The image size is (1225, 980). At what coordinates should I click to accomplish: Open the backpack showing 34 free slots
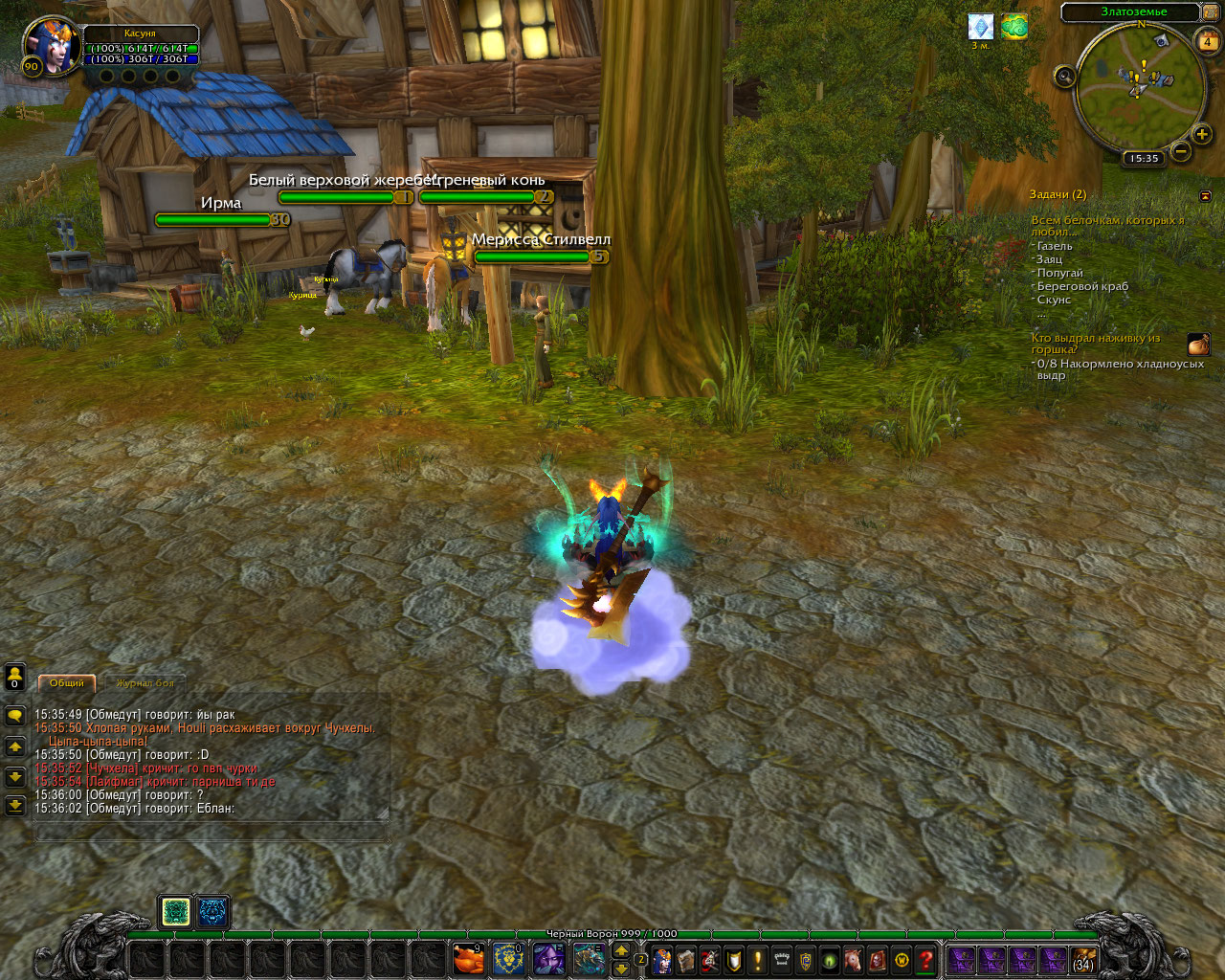point(1083,959)
